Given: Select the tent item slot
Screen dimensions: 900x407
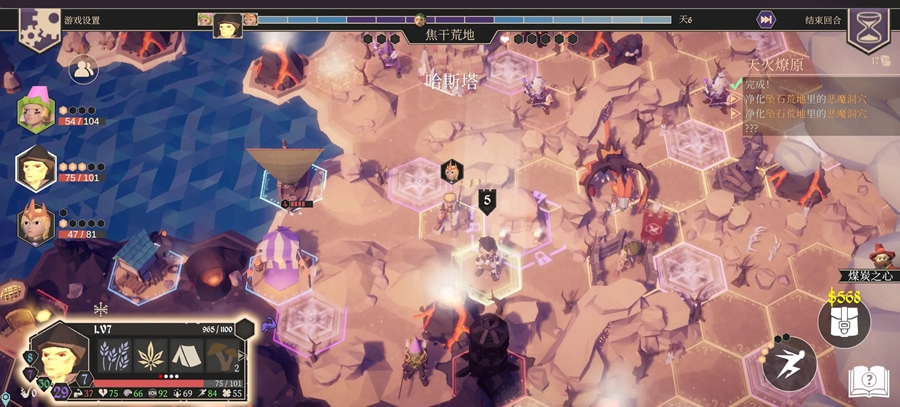Looking at the screenshot, I should (x=186, y=357).
